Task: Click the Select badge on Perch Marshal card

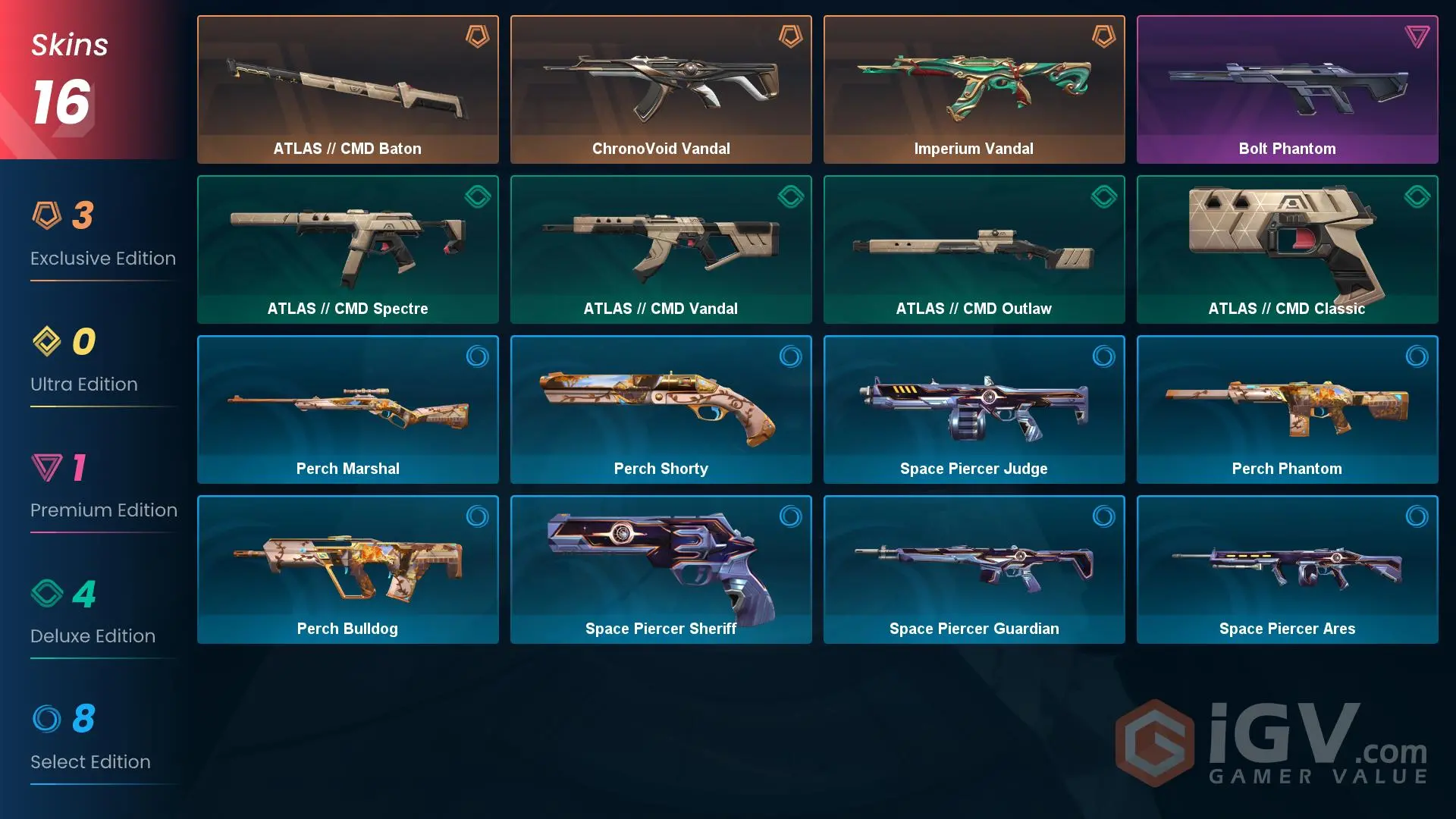Action: pyautogui.click(x=476, y=356)
